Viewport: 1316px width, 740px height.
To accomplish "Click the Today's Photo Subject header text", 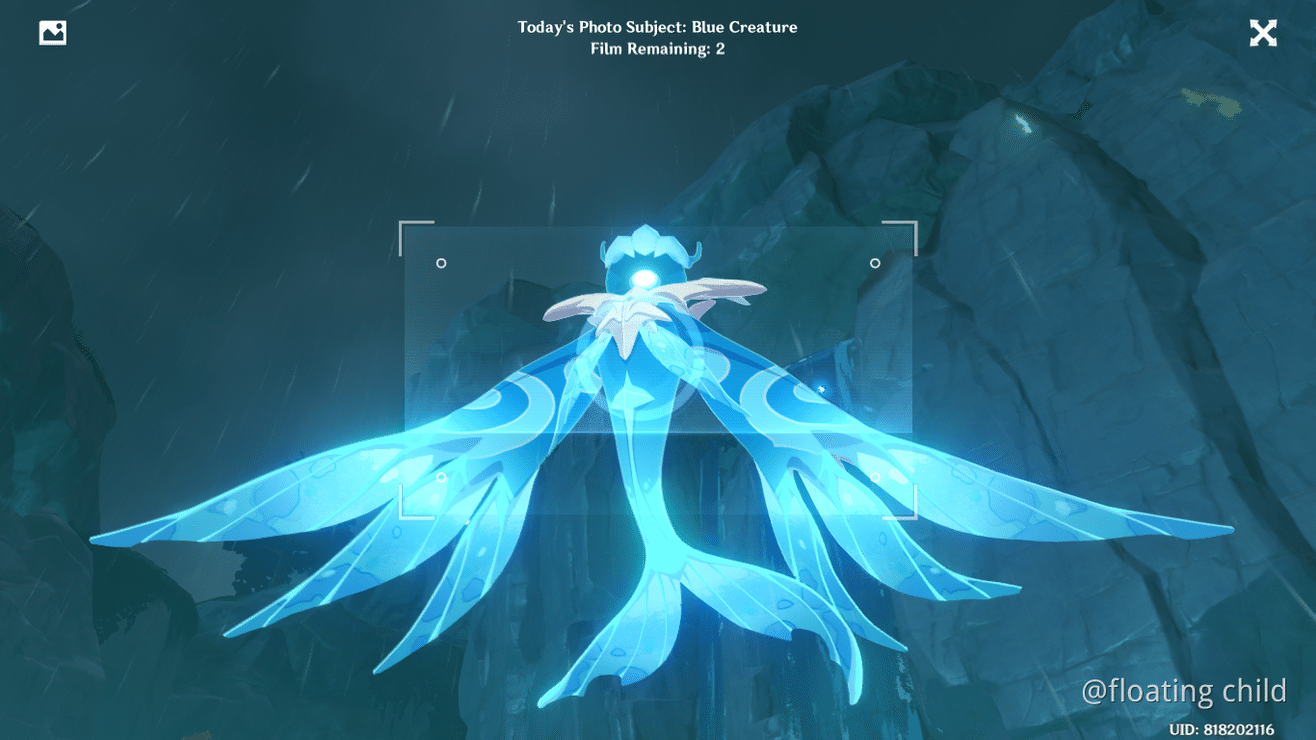I will [657, 27].
